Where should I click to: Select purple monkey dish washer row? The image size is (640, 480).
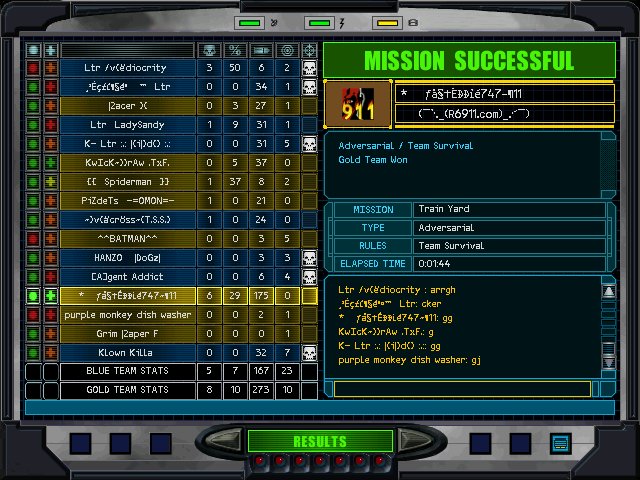coord(126,315)
